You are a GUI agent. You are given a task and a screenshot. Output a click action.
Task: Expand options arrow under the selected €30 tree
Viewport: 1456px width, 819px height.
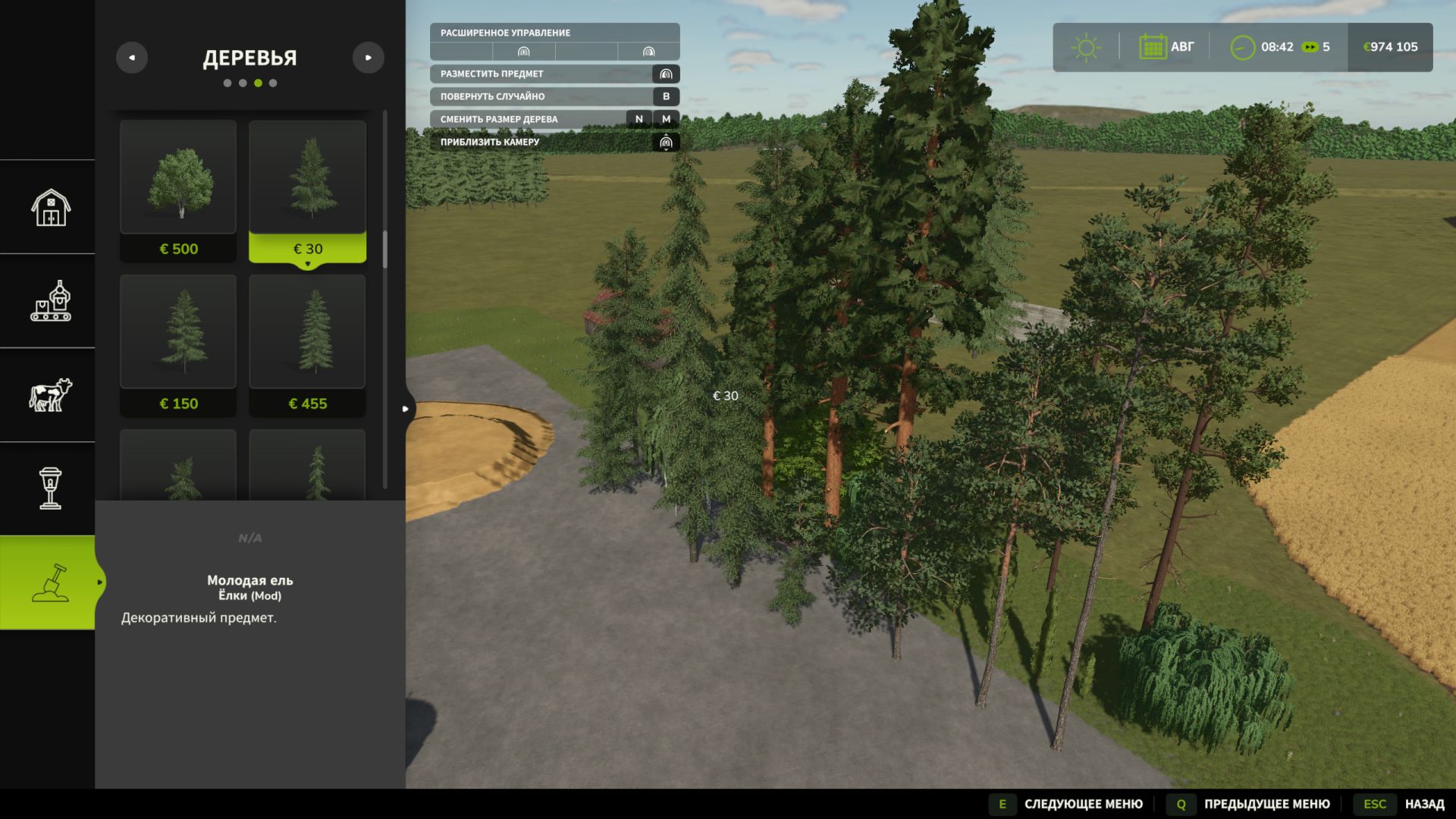pos(308,263)
